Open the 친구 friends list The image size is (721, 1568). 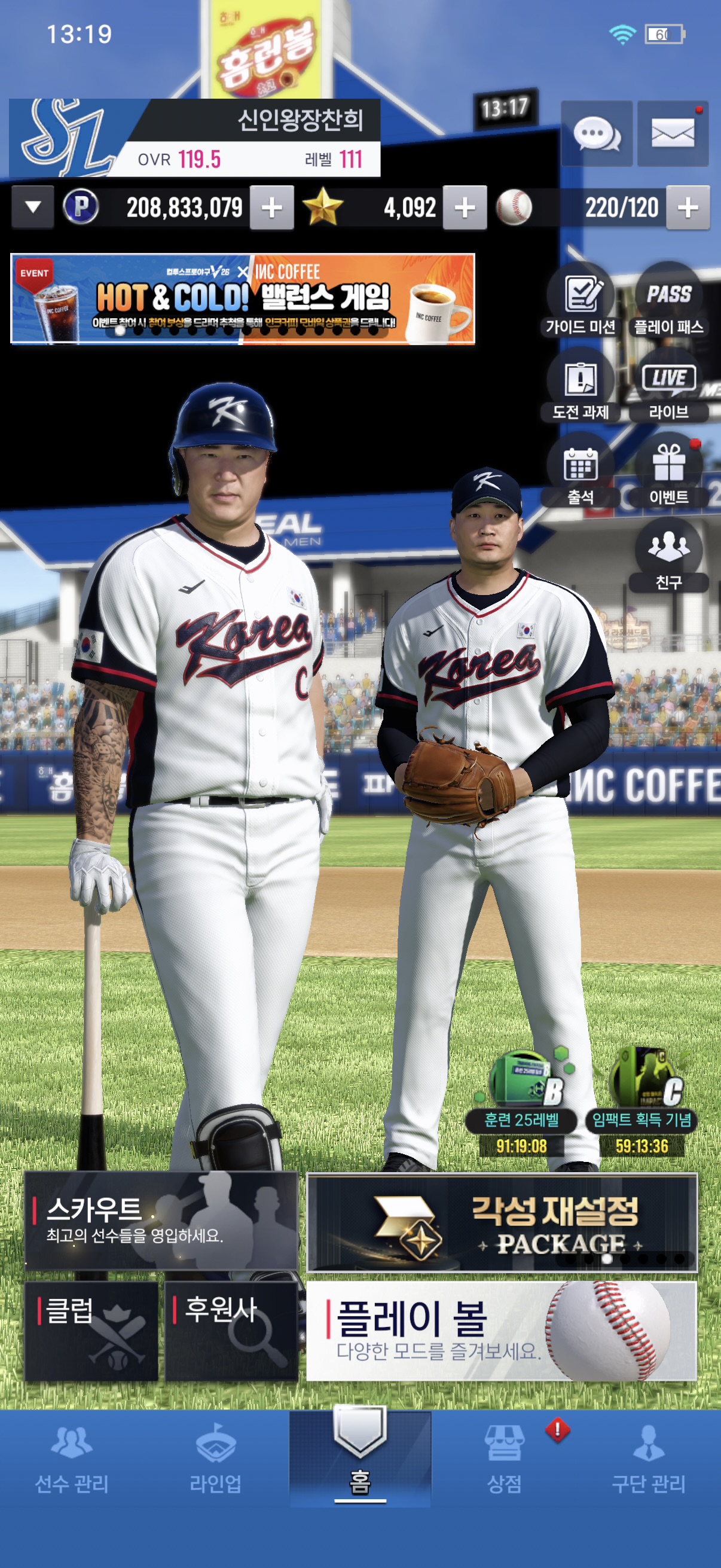tap(668, 555)
